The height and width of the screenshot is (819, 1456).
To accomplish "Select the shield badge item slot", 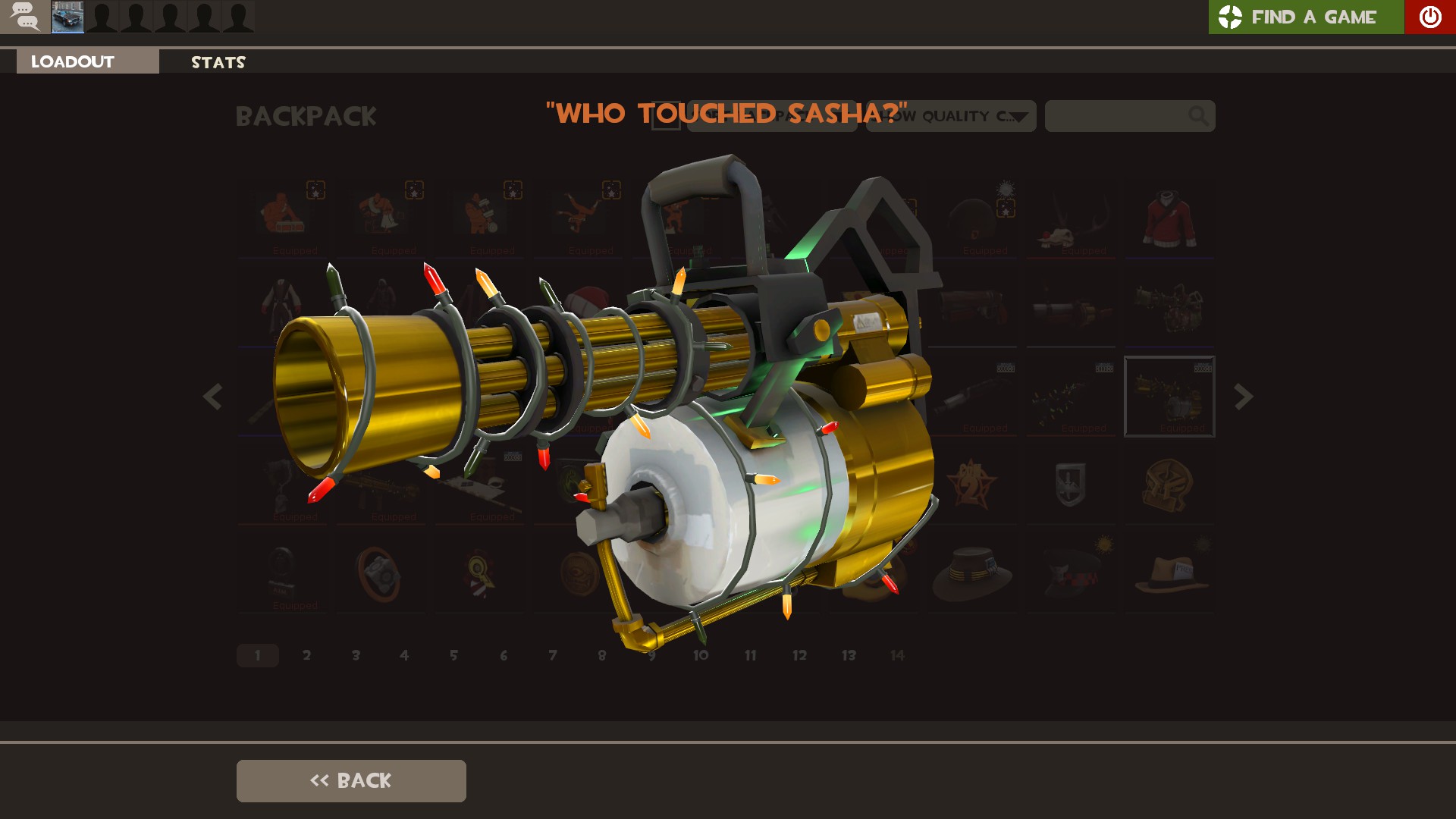I will pyautogui.click(x=1070, y=485).
